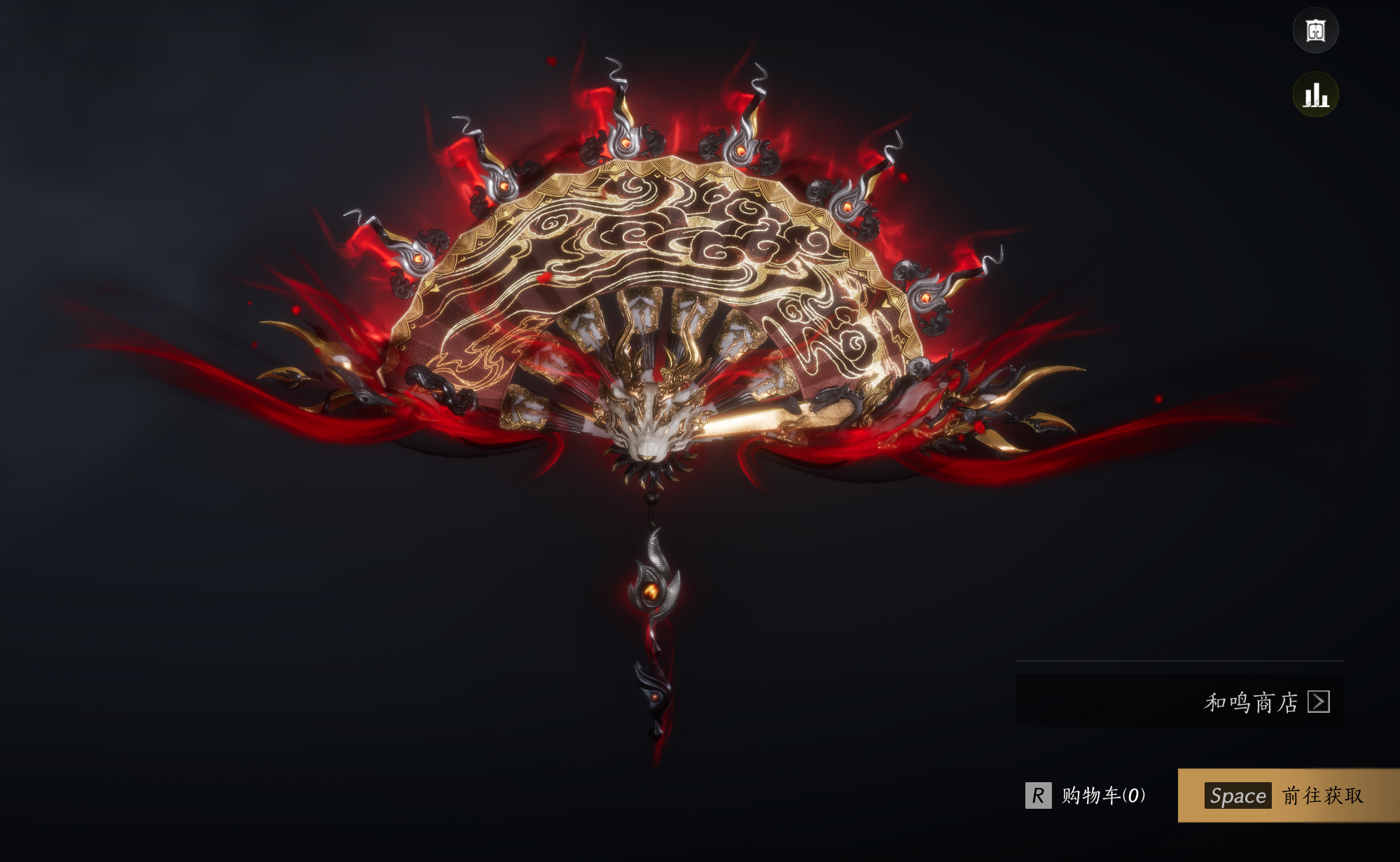Click the 前往获取 gold button
1400x862 pixels.
(1287, 795)
